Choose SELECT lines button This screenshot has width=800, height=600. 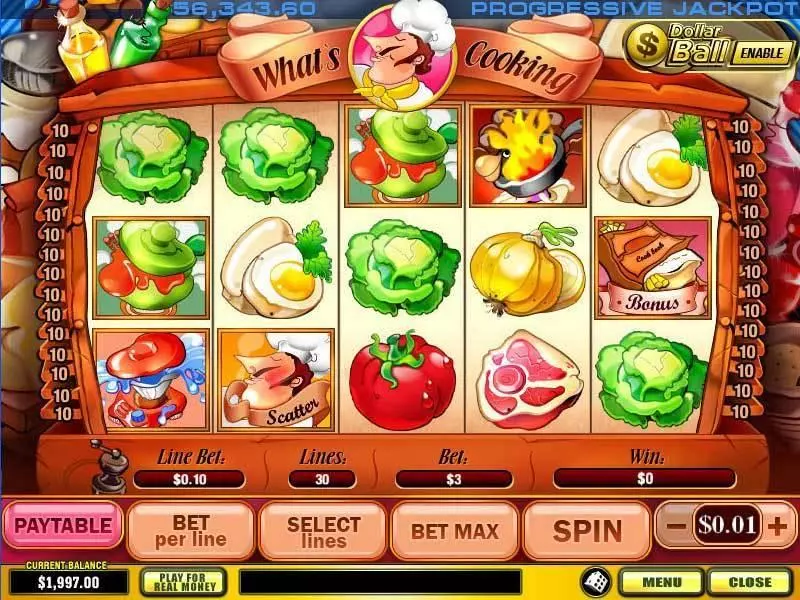(x=323, y=531)
